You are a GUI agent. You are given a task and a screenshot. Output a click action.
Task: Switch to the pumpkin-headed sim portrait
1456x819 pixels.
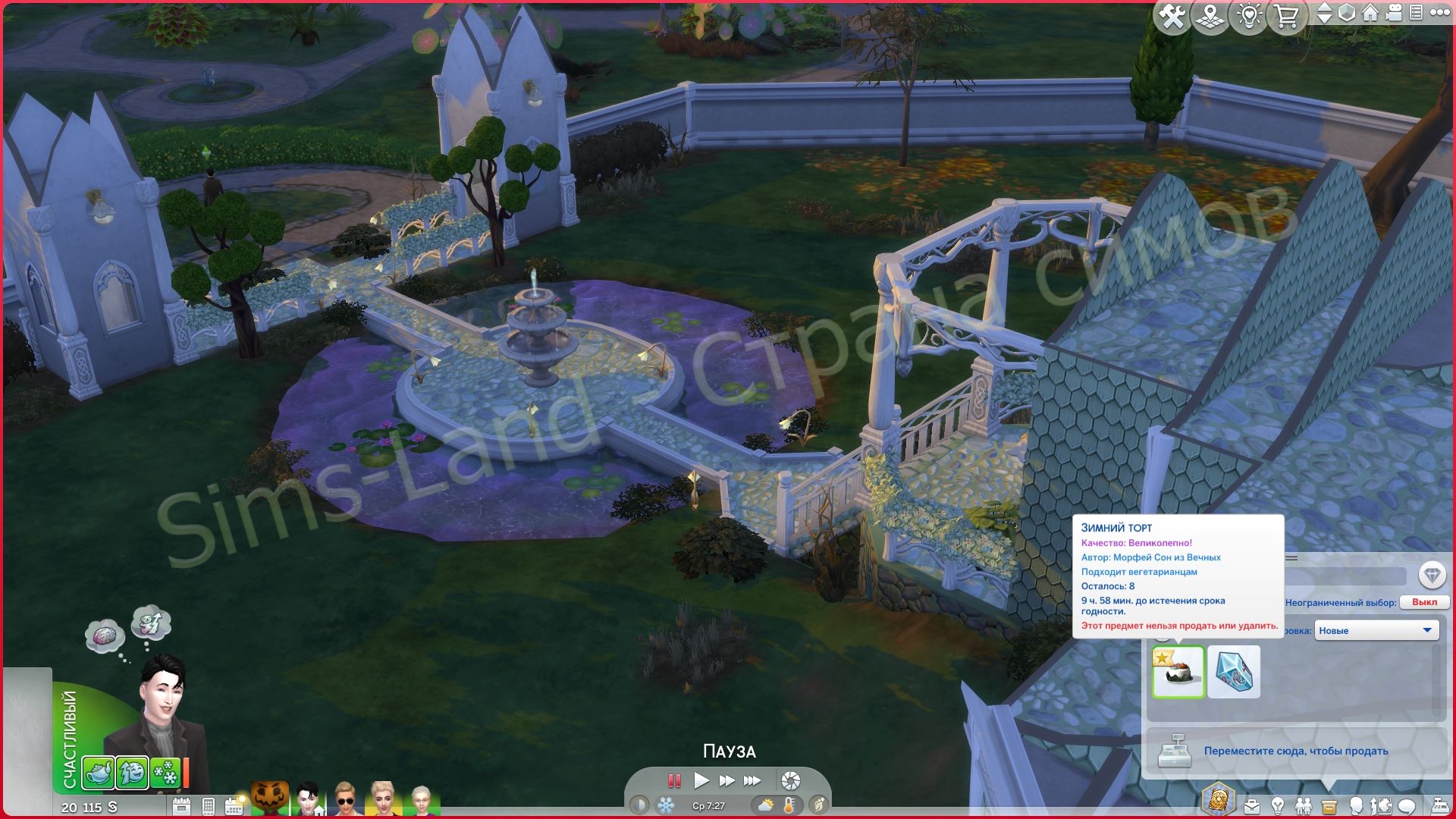[x=269, y=798]
